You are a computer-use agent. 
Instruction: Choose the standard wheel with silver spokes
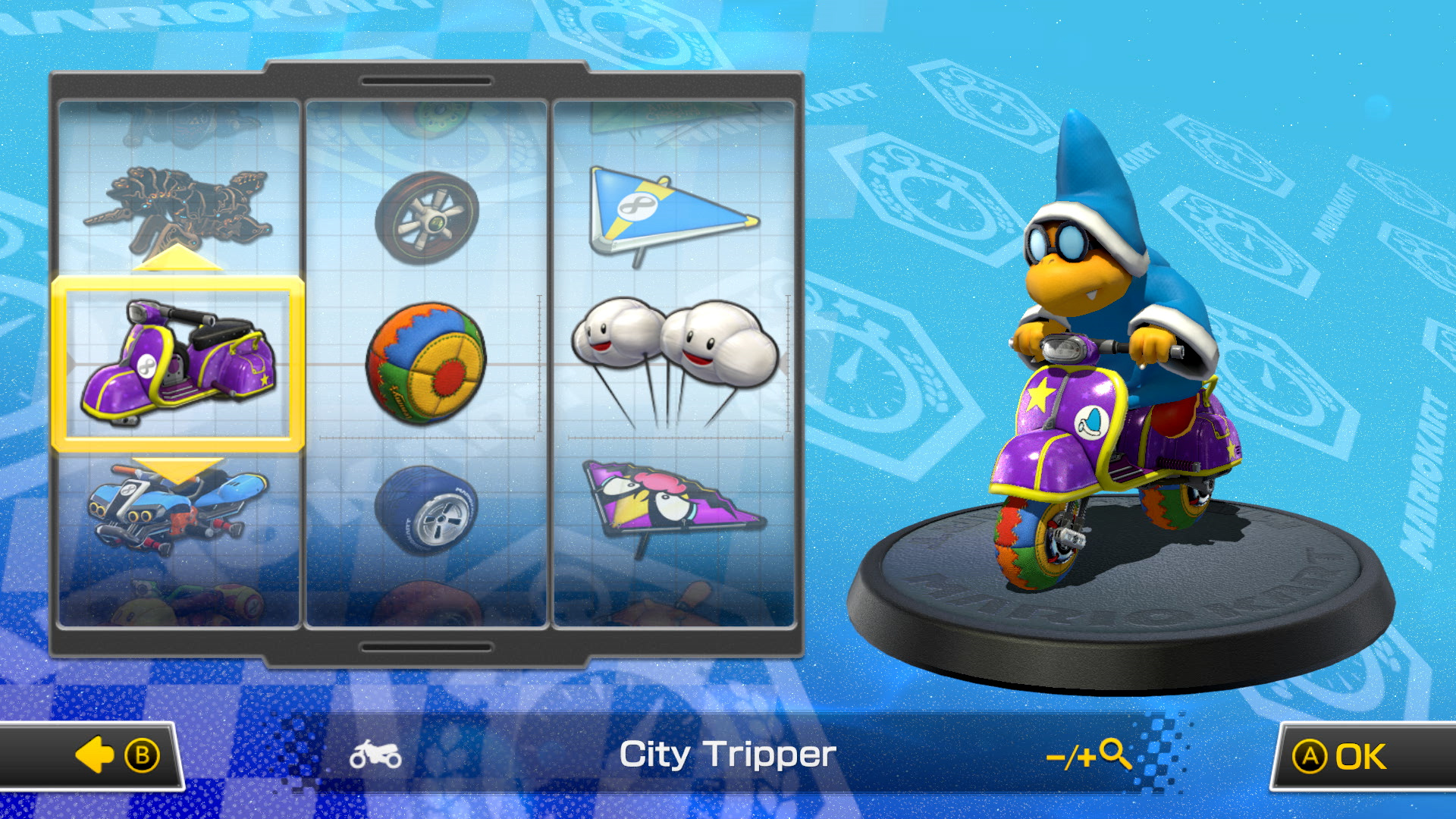coord(425,216)
